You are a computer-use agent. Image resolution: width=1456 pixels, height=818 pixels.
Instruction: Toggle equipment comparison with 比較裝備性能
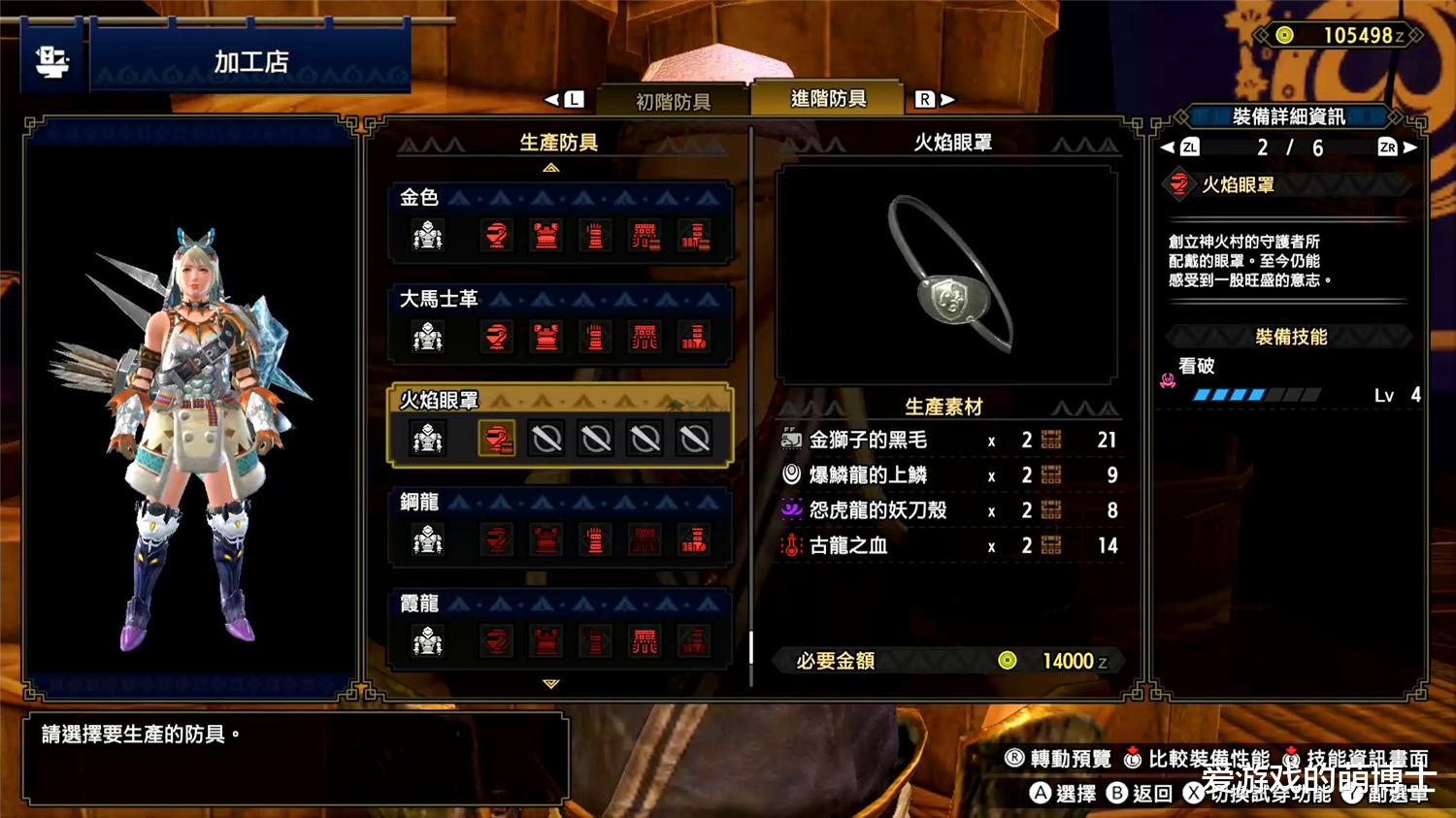pos(1192,760)
